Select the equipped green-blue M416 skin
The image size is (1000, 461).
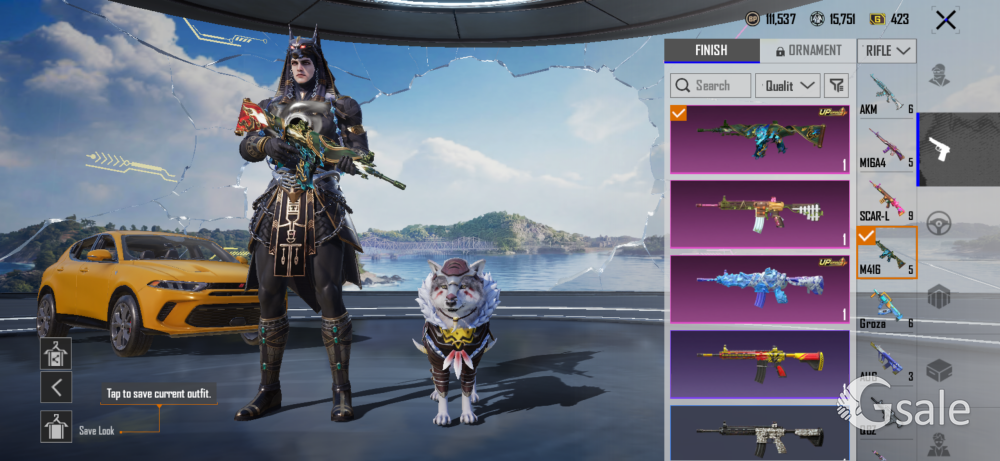759,140
